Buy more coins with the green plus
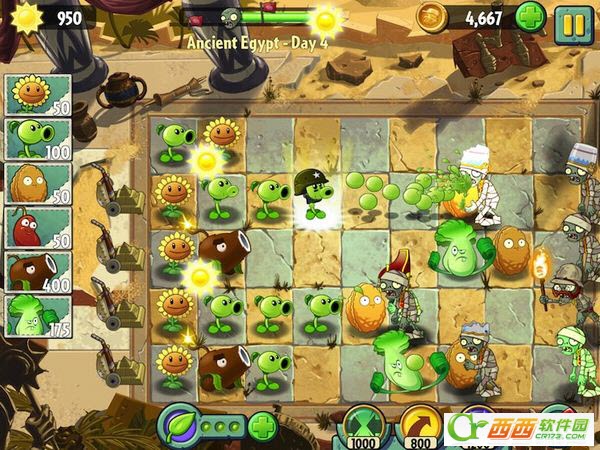Screen dimensions: 600x450 pyautogui.click(x=530, y=17)
